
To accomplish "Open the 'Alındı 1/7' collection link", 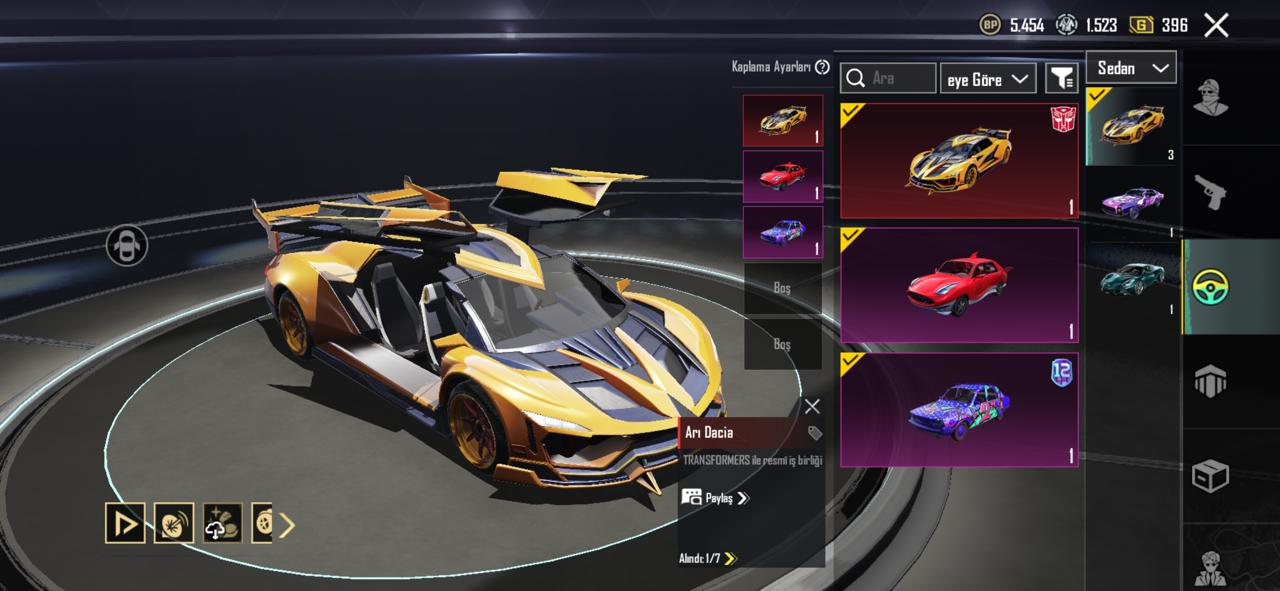I will click(708, 558).
